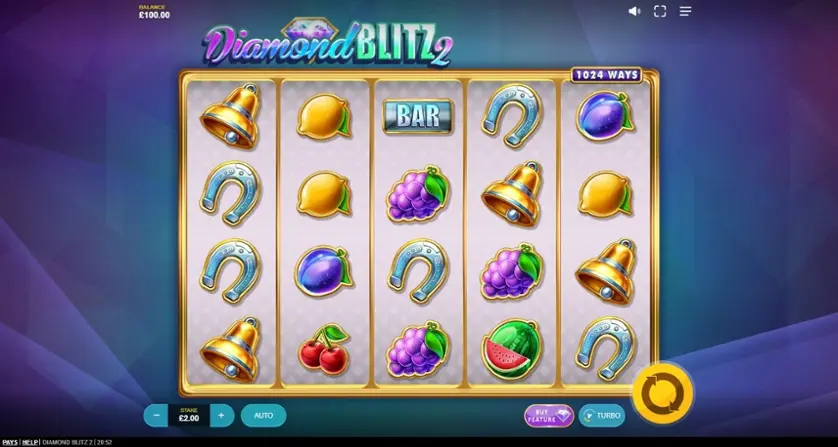Open the Pays table link

(x=10, y=442)
